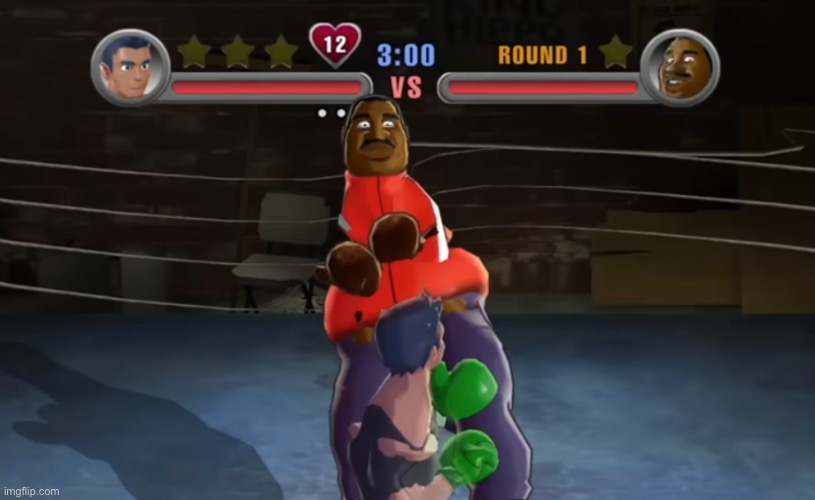815x500 pixels.
Task: Open the imgflip.com watermark link
Action: pos(31,491)
